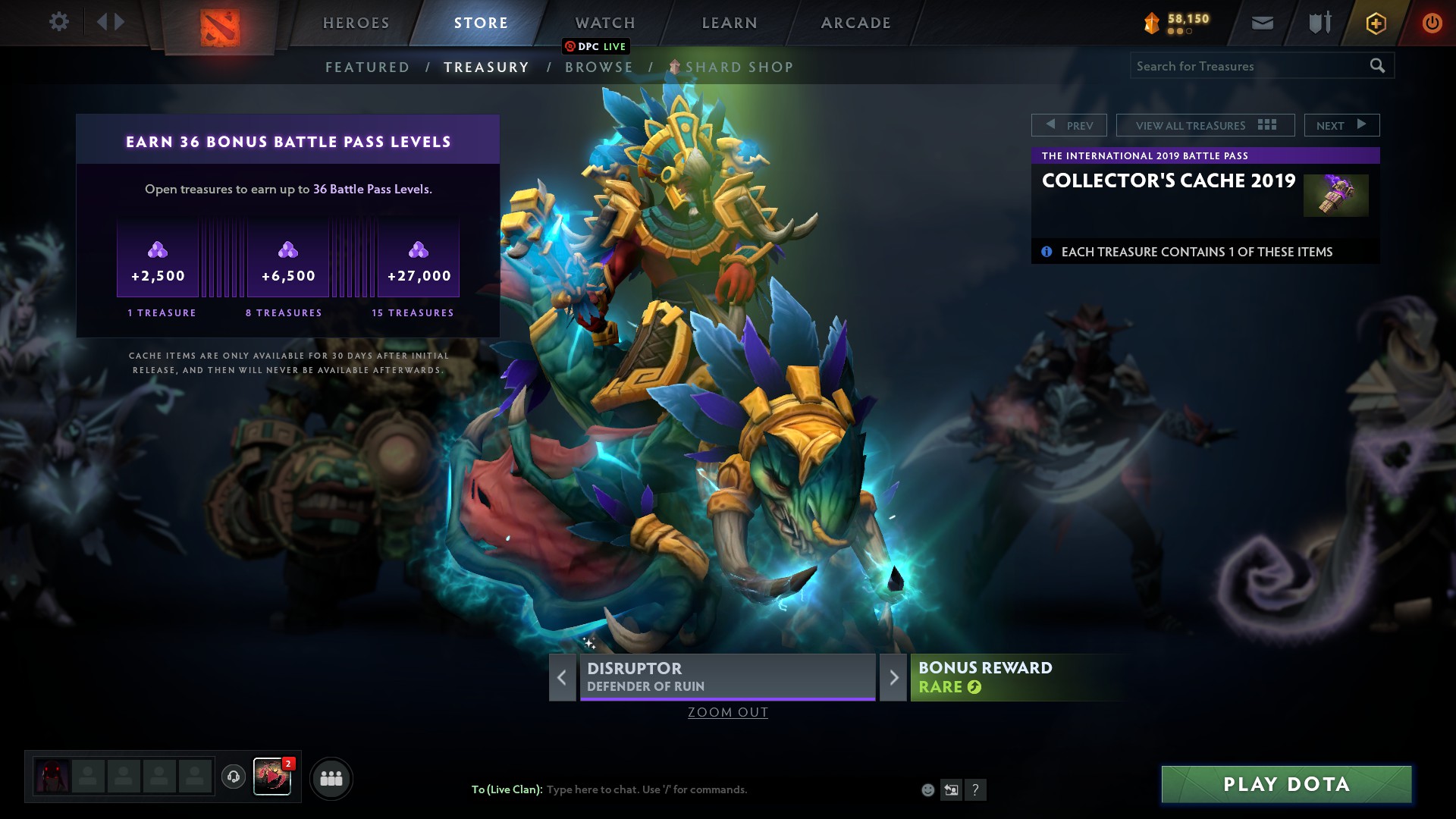Quit the game using the power icon

[1432, 23]
